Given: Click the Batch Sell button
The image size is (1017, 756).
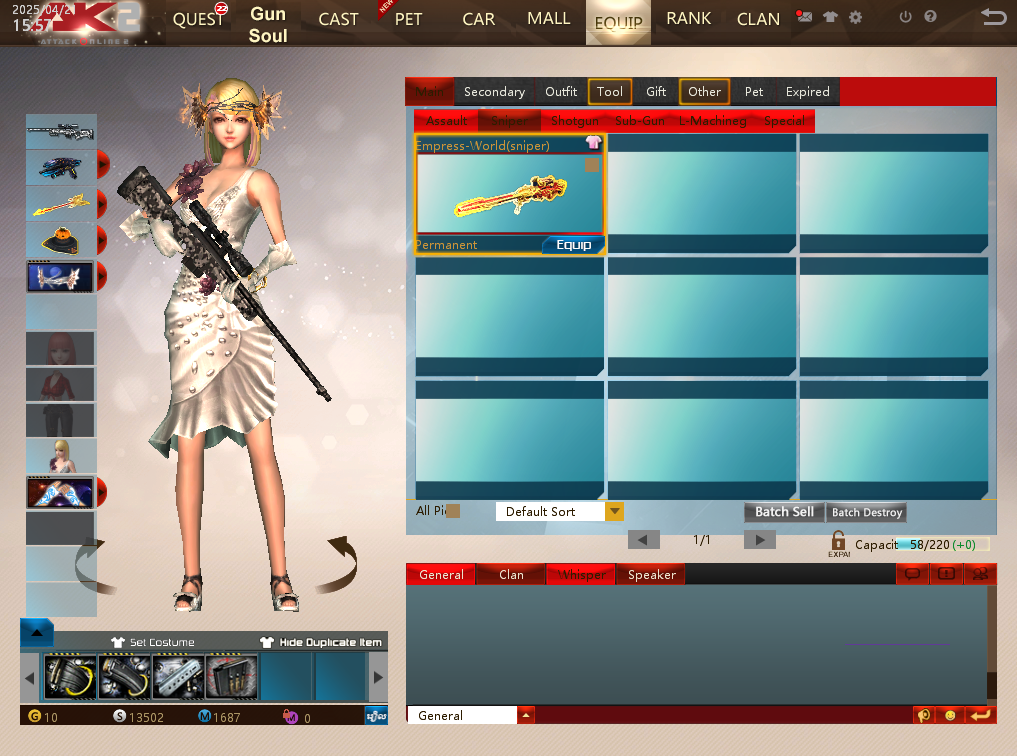Looking at the screenshot, I should click(784, 512).
